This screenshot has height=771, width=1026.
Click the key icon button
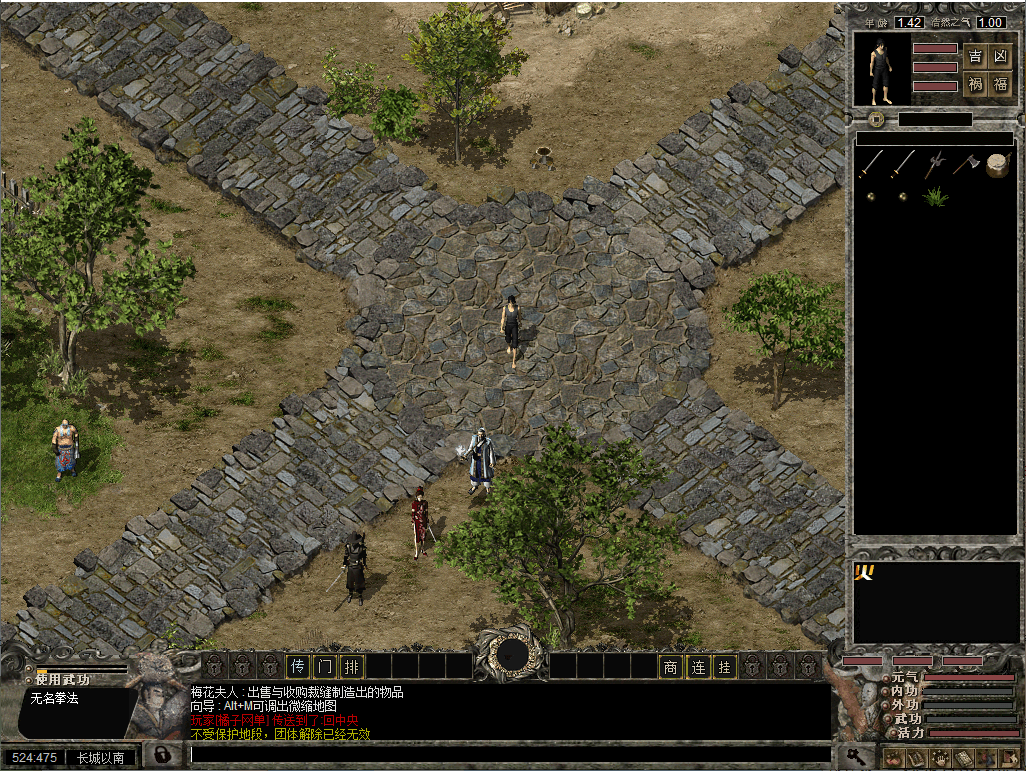click(x=857, y=756)
